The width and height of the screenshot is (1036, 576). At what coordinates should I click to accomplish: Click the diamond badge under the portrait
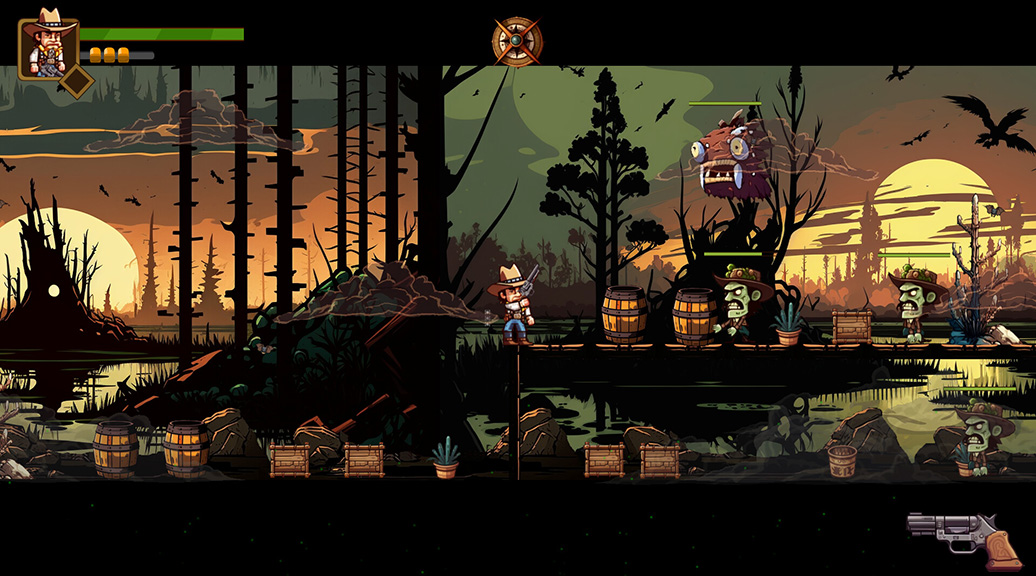click(76, 82)
